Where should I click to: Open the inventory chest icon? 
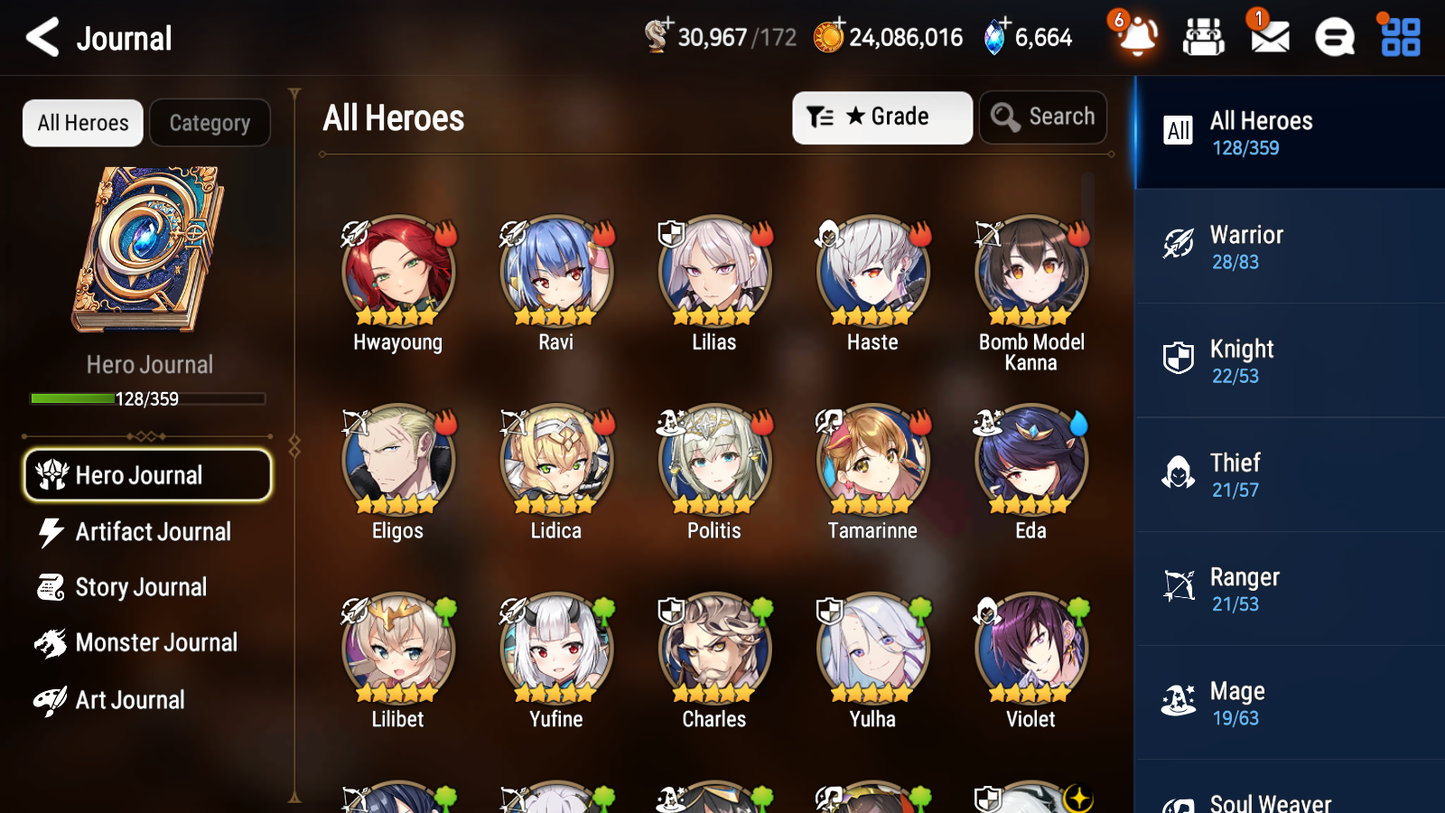[x=1203, y=37]
